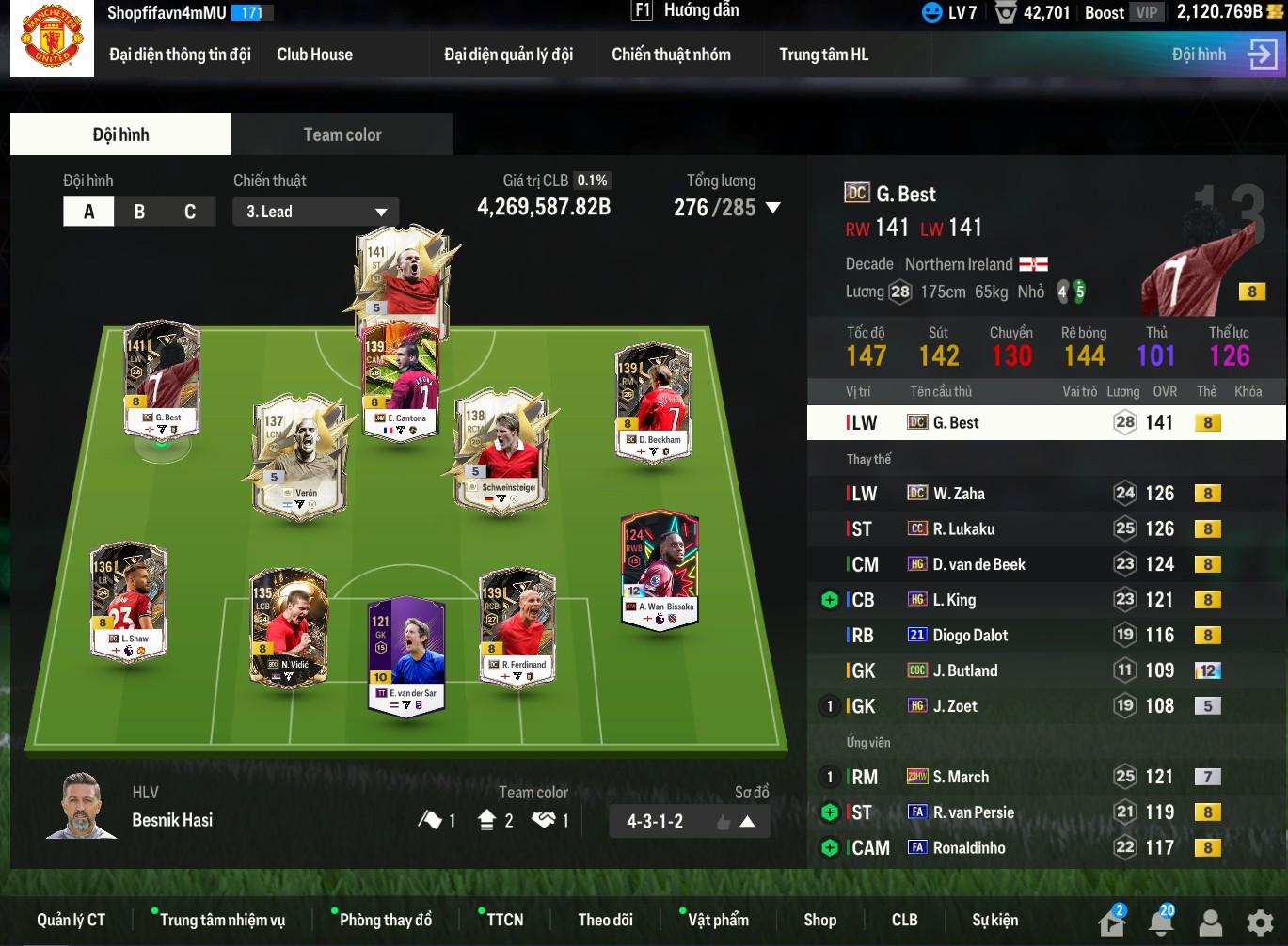Image resolution: width=1288 pixels, height=946 pixels.
Task: Open Chiến thuật nhóm menu
Action: coord(671,55)
